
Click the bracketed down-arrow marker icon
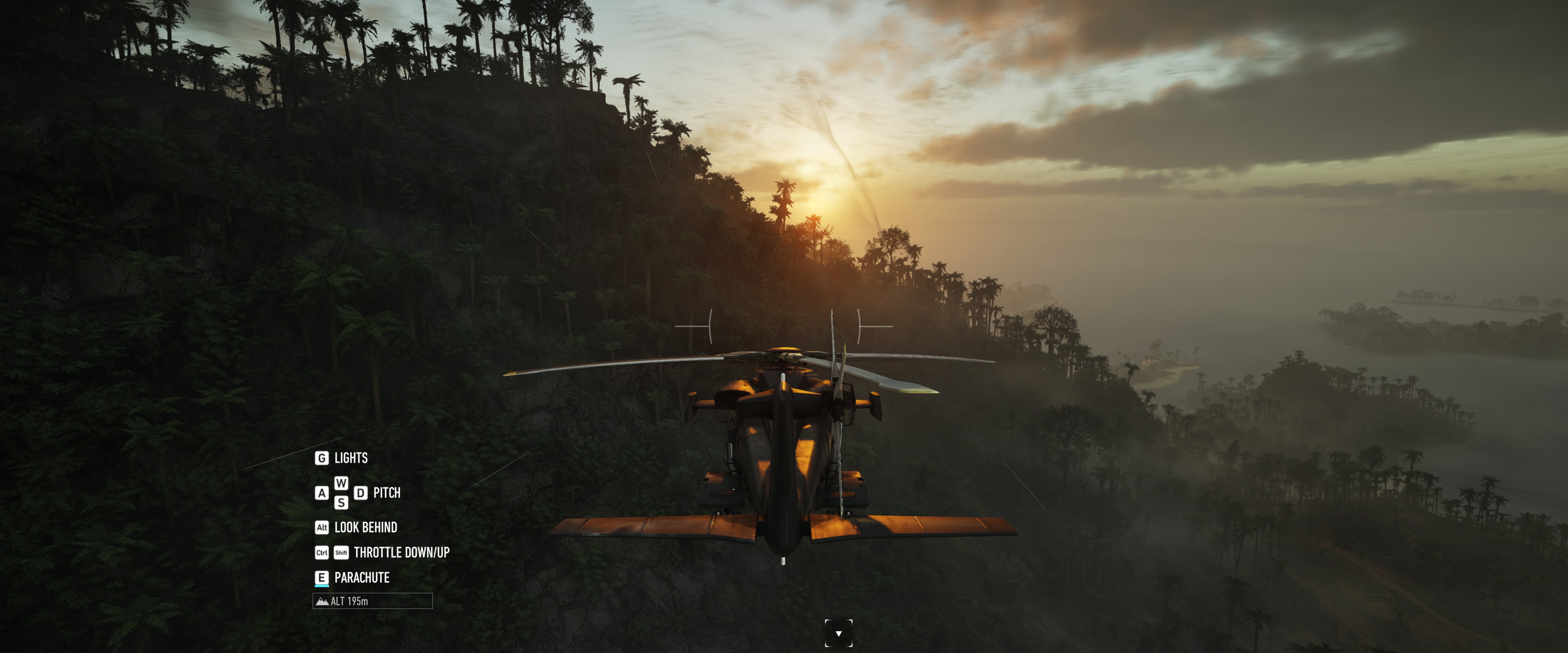(838, 633)
